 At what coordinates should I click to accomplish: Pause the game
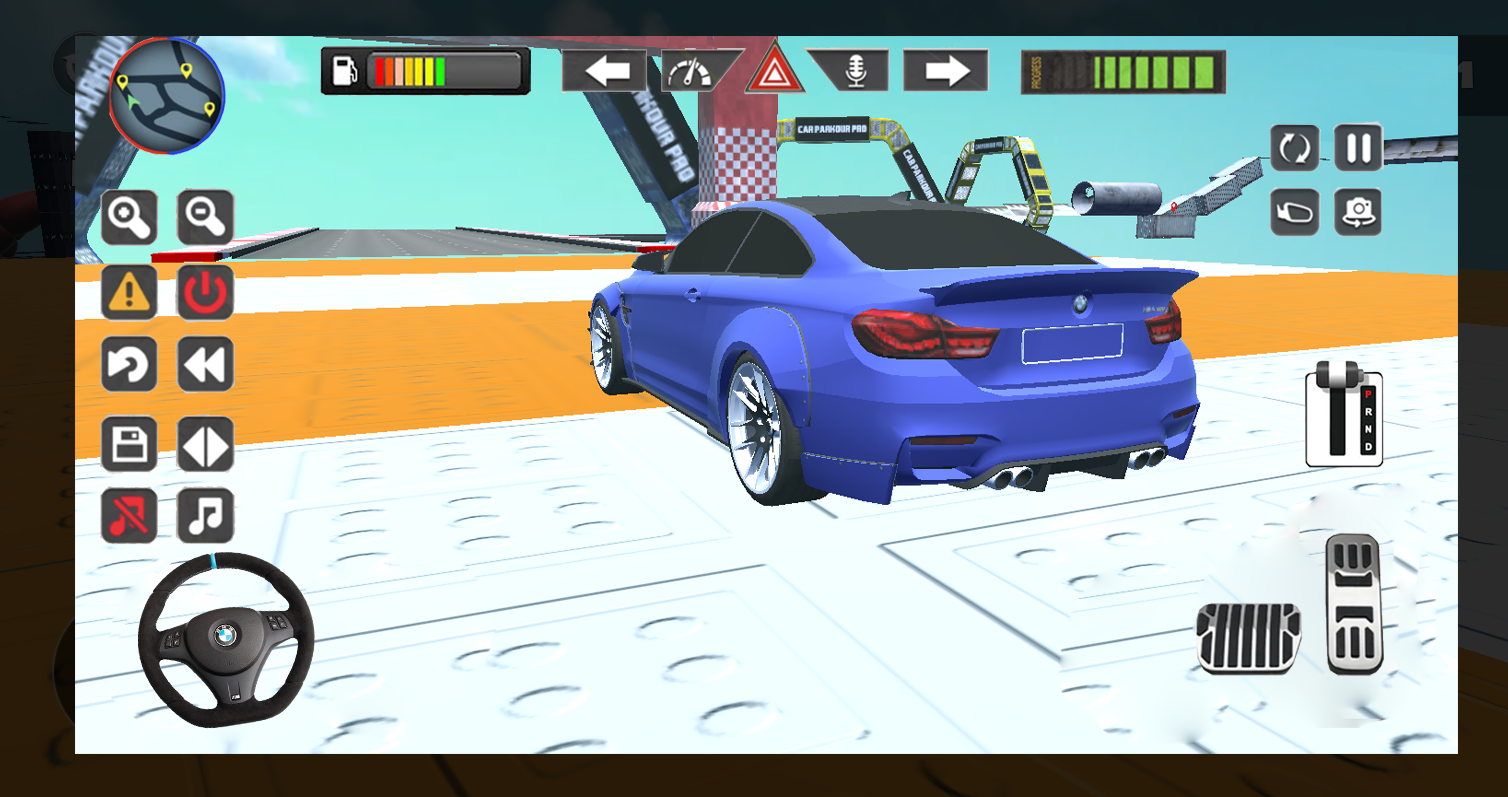[1358, 146]
